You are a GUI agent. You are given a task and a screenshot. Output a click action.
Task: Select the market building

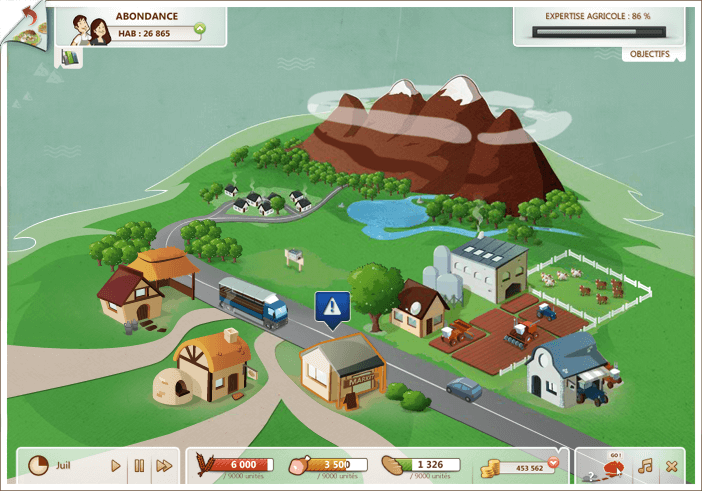pos(342,373)
